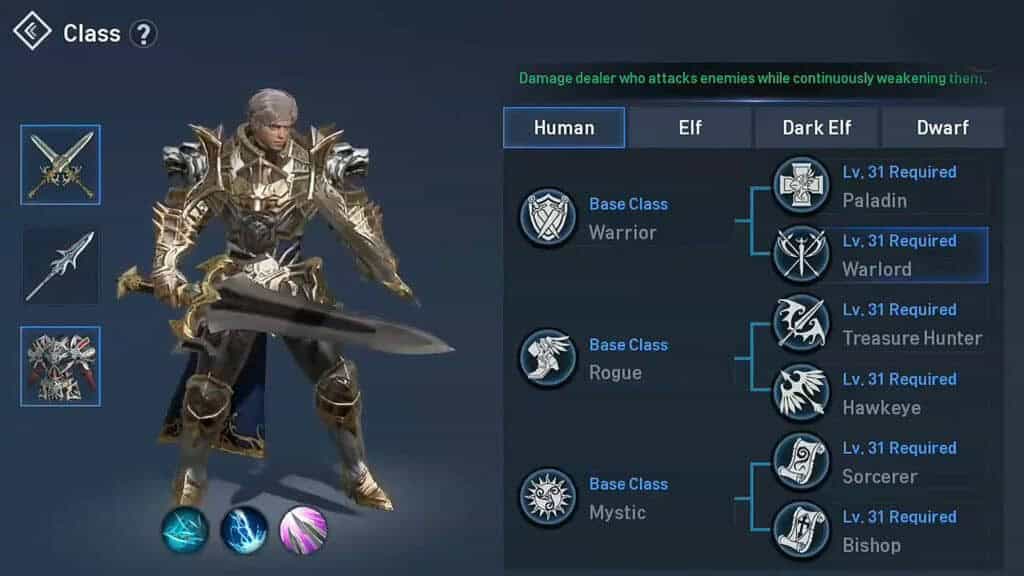
Task: Select the Hawkeye class
Action: (x=878, y=394)
